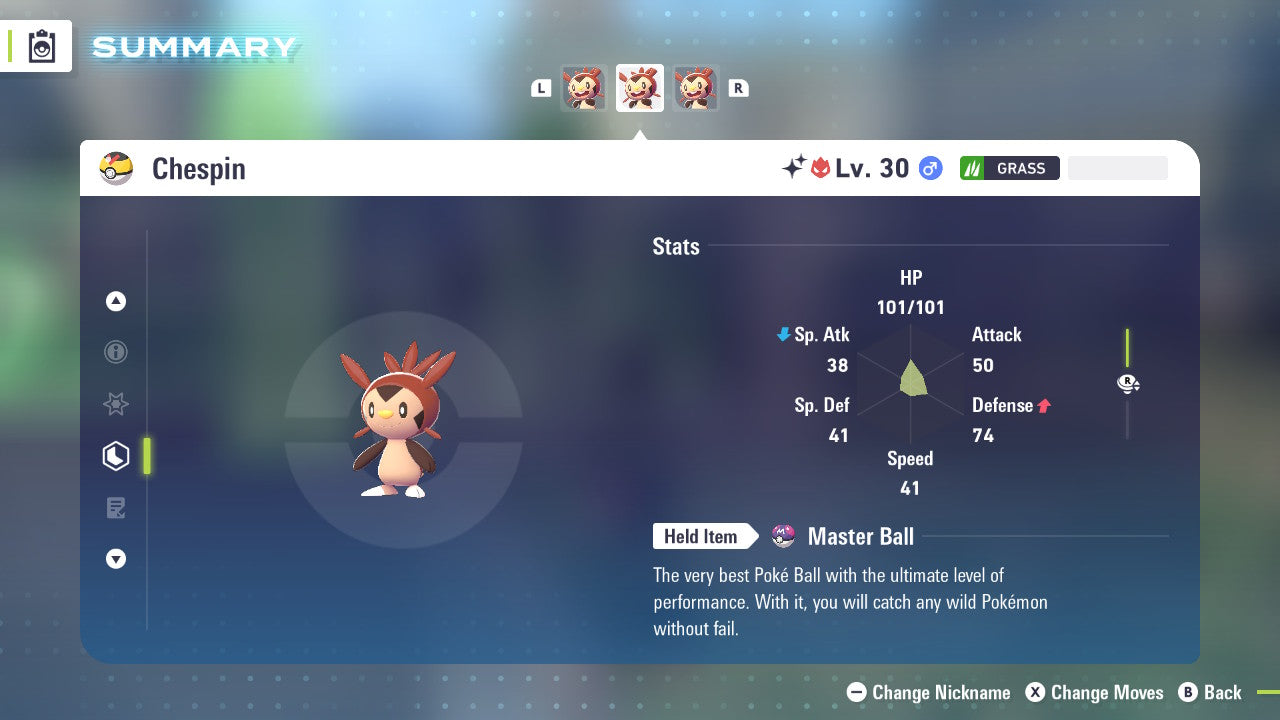Select the GRASS type badge

pos(1009,167)
